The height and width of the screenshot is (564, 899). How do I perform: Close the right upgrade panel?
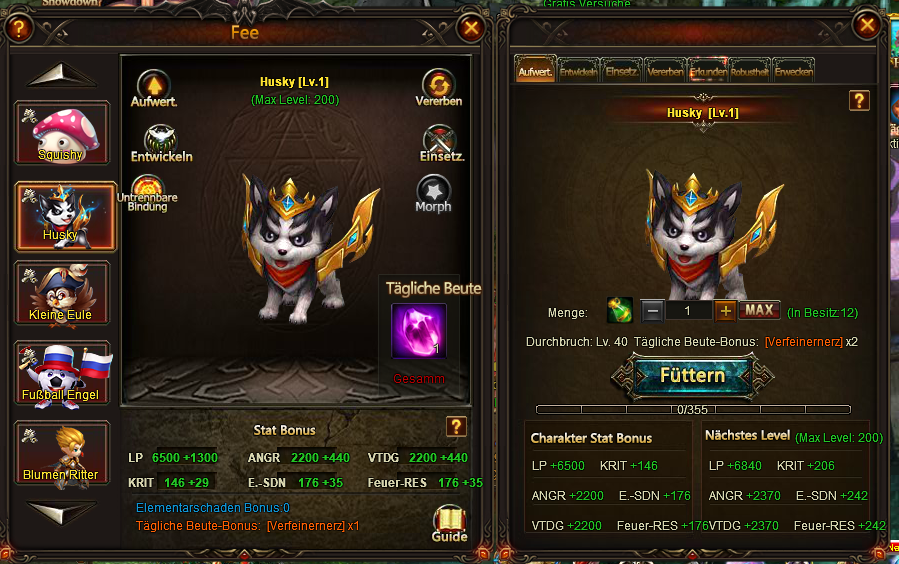point(864,25)
